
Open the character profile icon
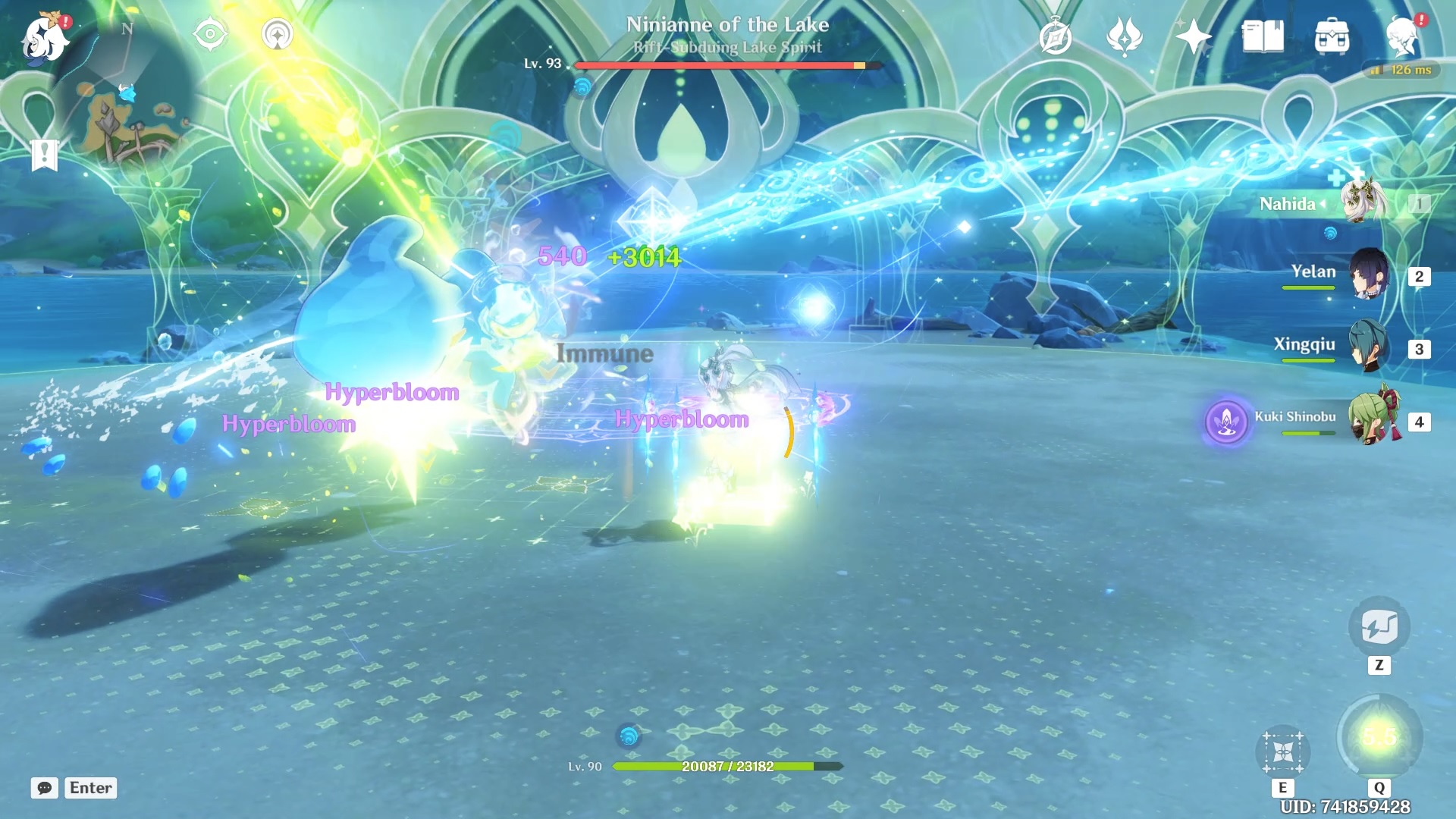click(1402, 36)
